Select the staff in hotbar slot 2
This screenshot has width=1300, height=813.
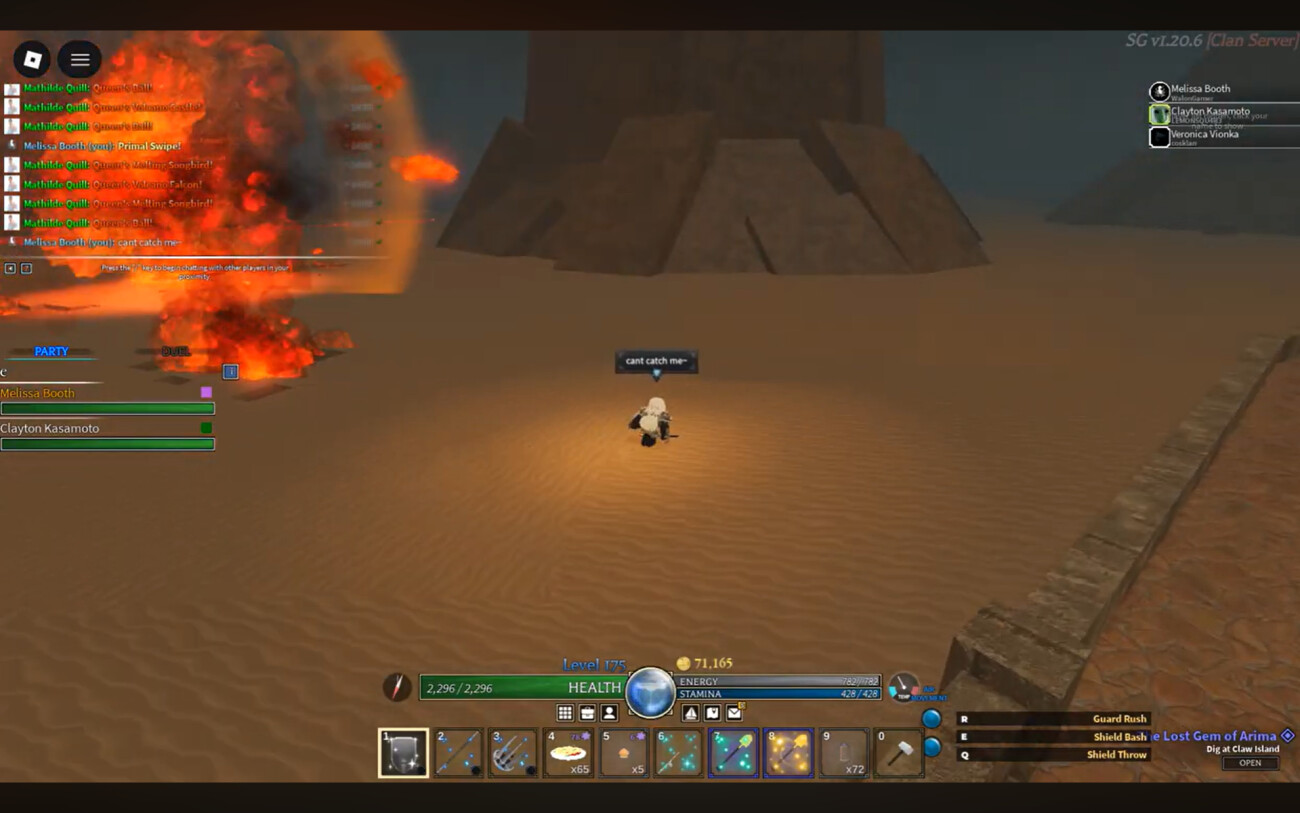[459, 753]
